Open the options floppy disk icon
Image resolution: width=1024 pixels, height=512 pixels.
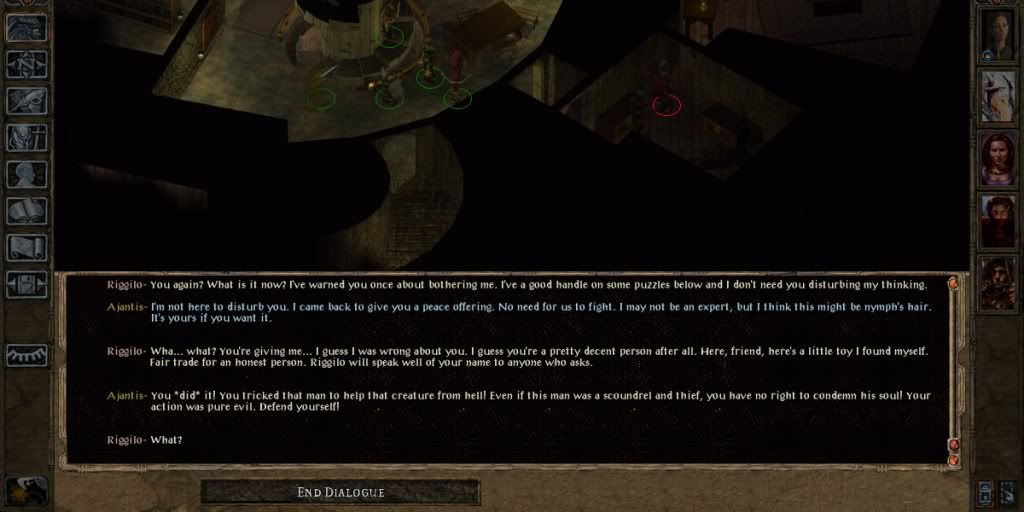click(26, 284)
